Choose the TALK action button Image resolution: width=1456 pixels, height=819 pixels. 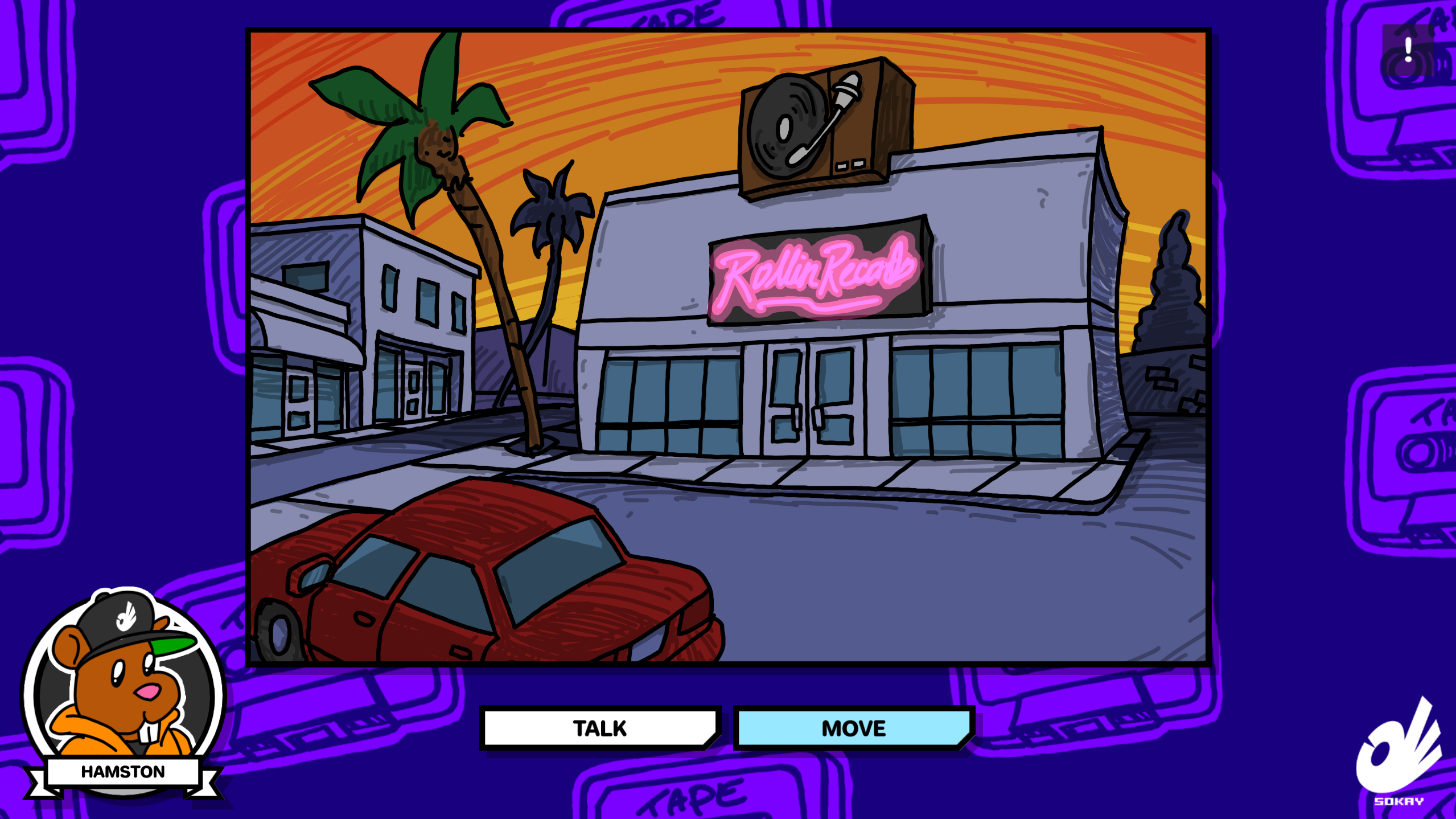point(600,728)
